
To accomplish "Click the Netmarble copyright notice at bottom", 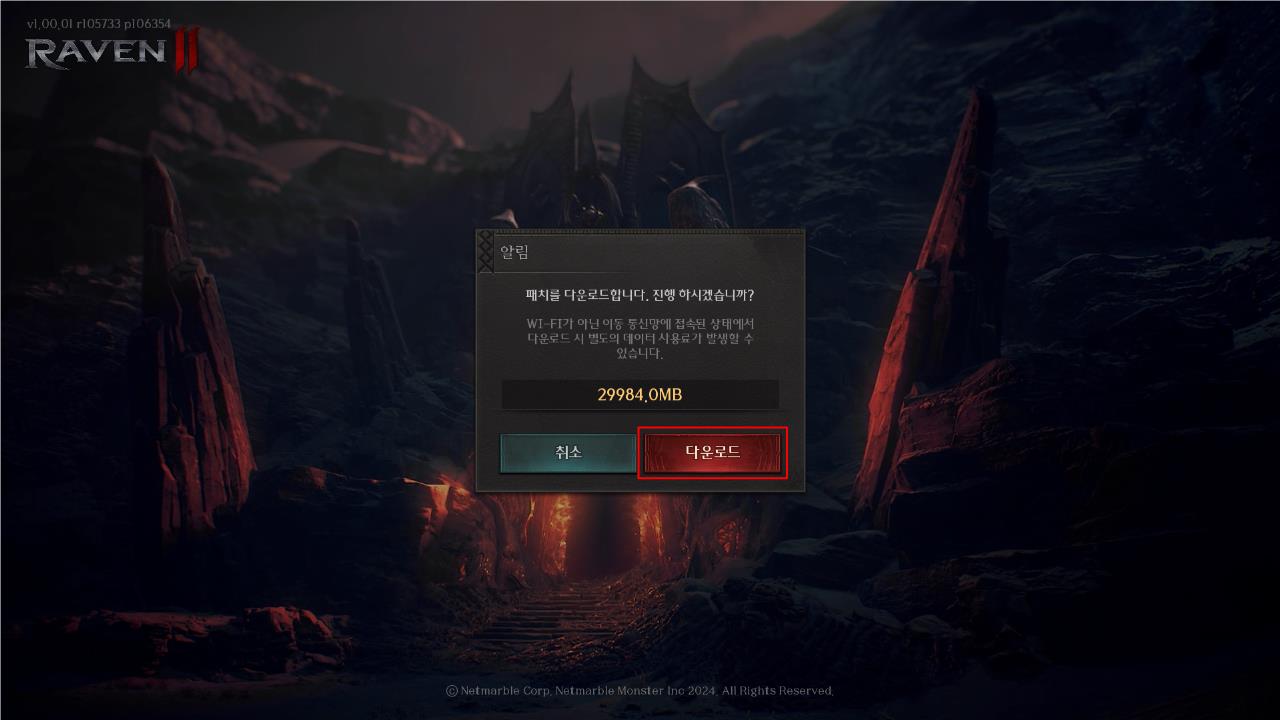I will (640, 690).
